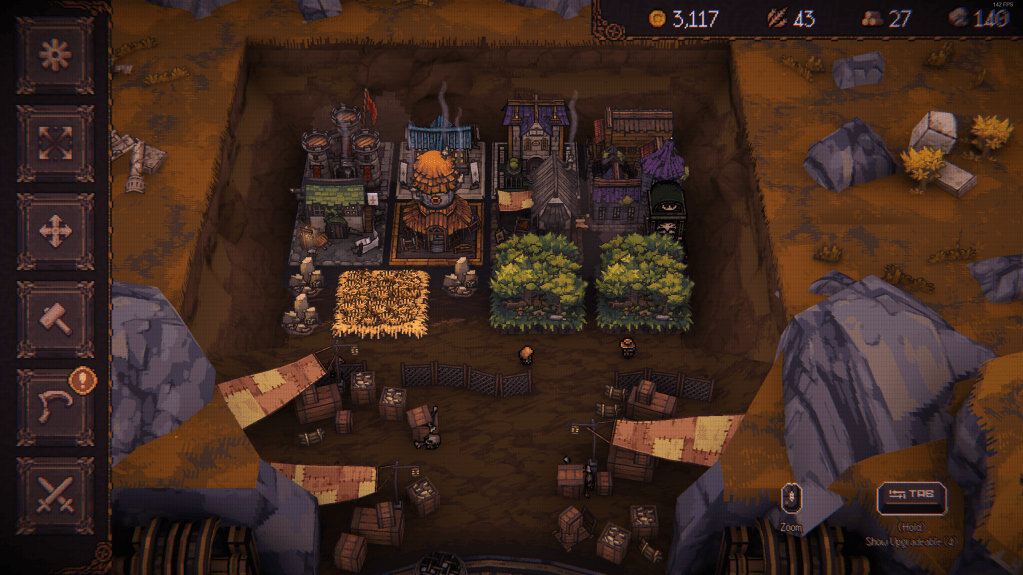The width and height of the screenshot is (1023, 575).
Task: Activate the four-way move arrows tool
Action: tap(55, 231)
